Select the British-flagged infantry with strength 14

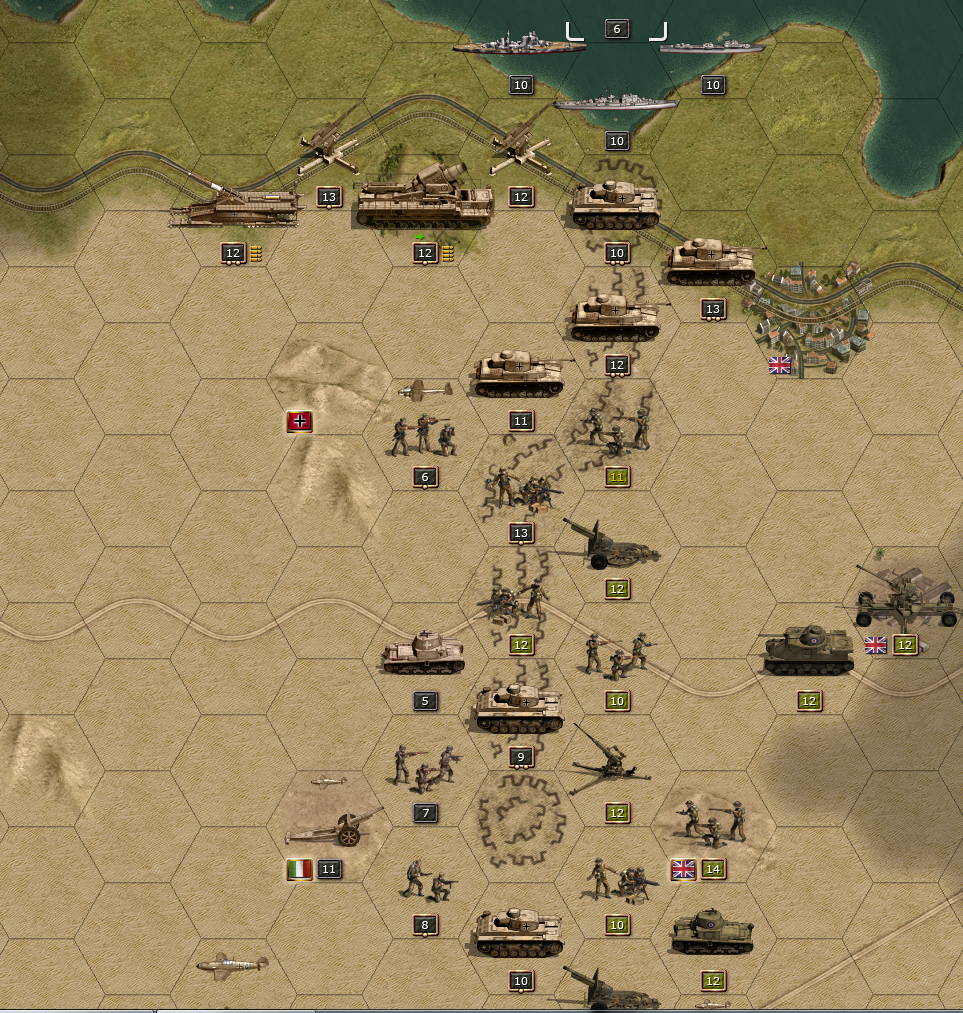coord(712,821)
